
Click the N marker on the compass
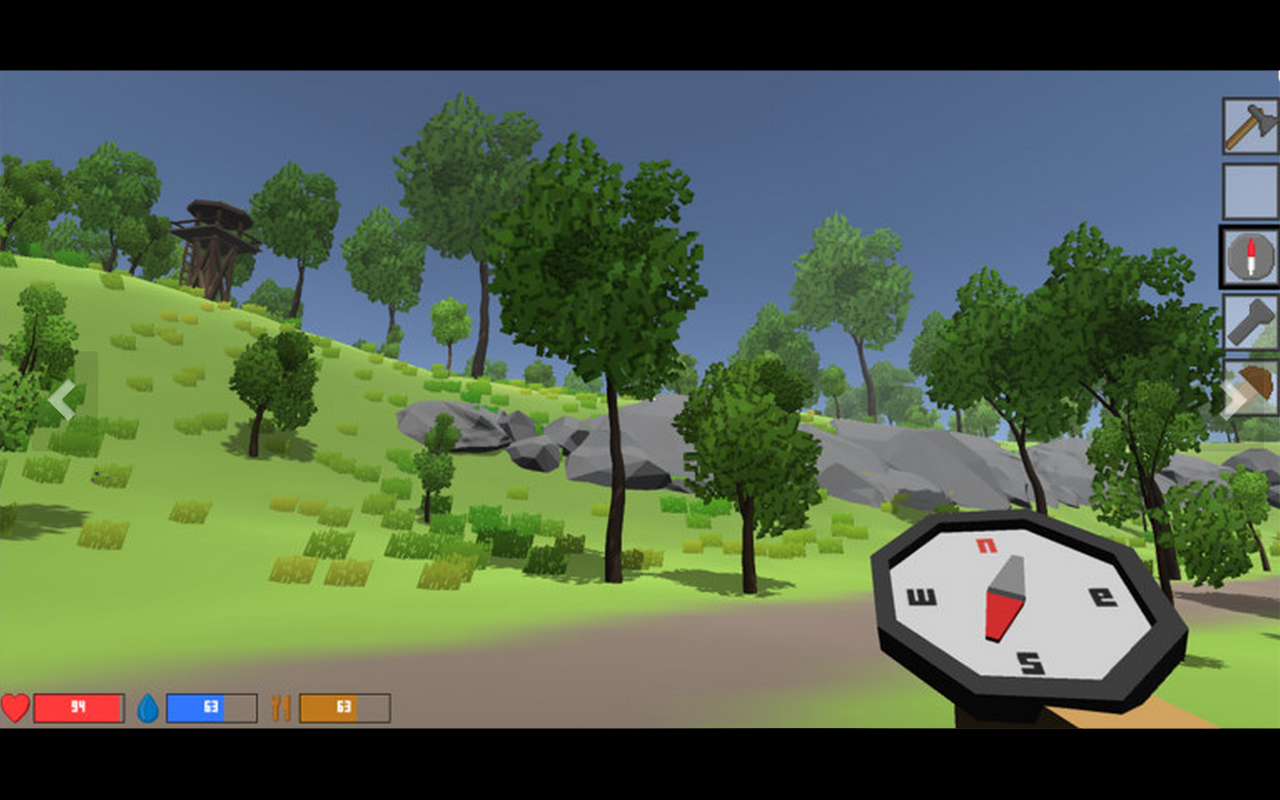click(988, 545)
